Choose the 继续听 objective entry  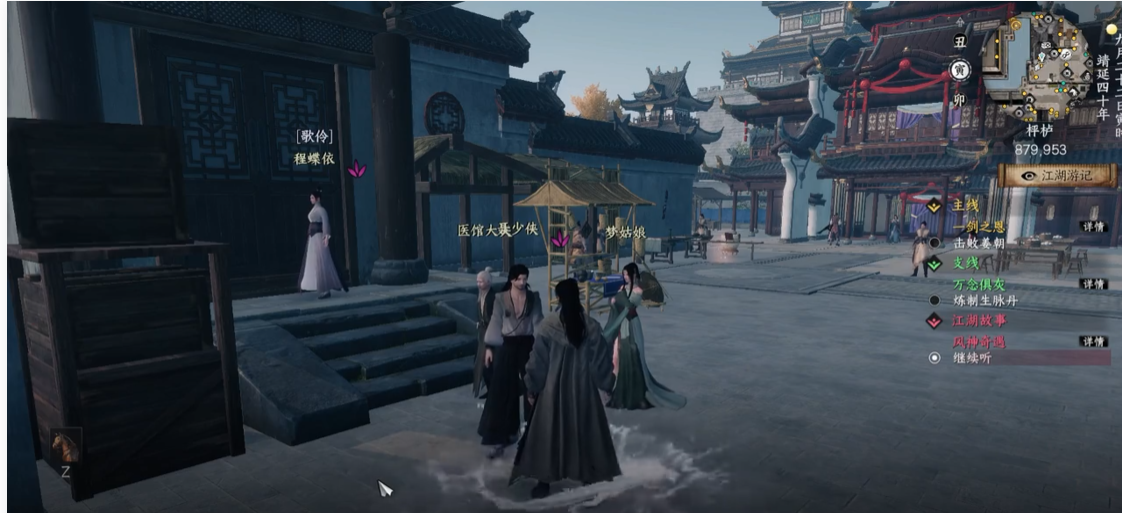point(970,357)
